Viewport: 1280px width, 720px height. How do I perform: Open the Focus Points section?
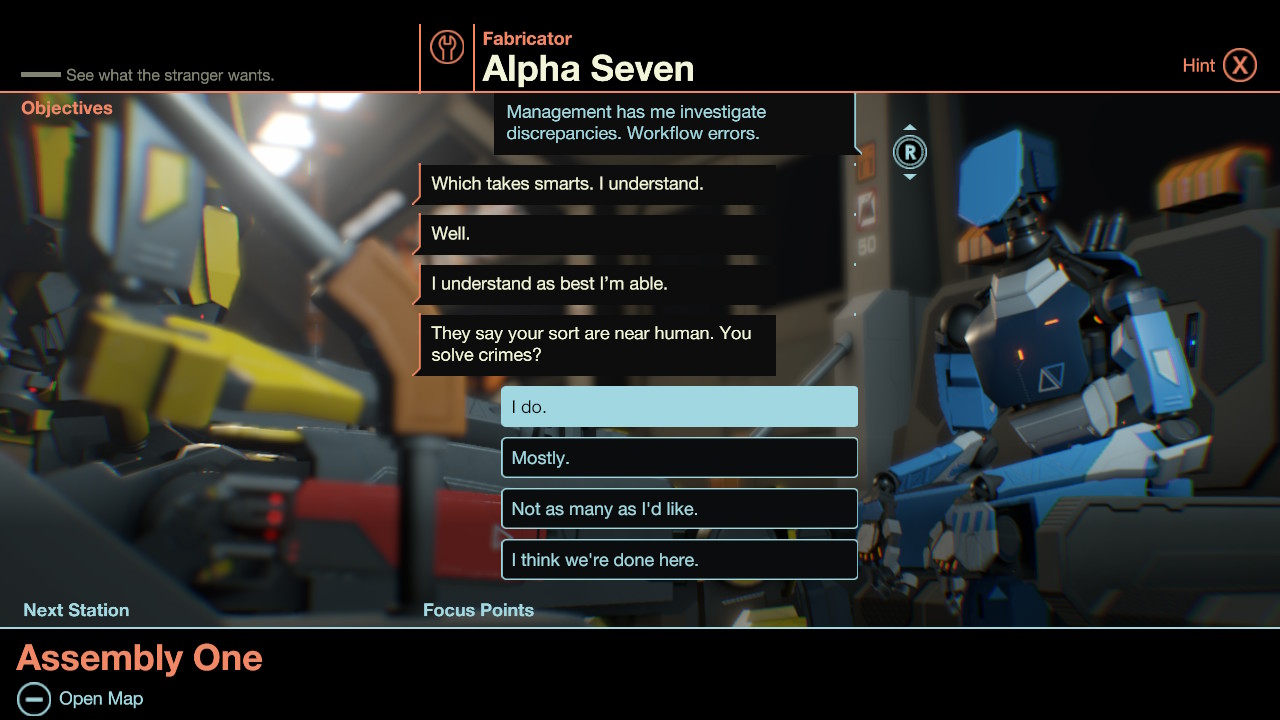coord(478,609)
